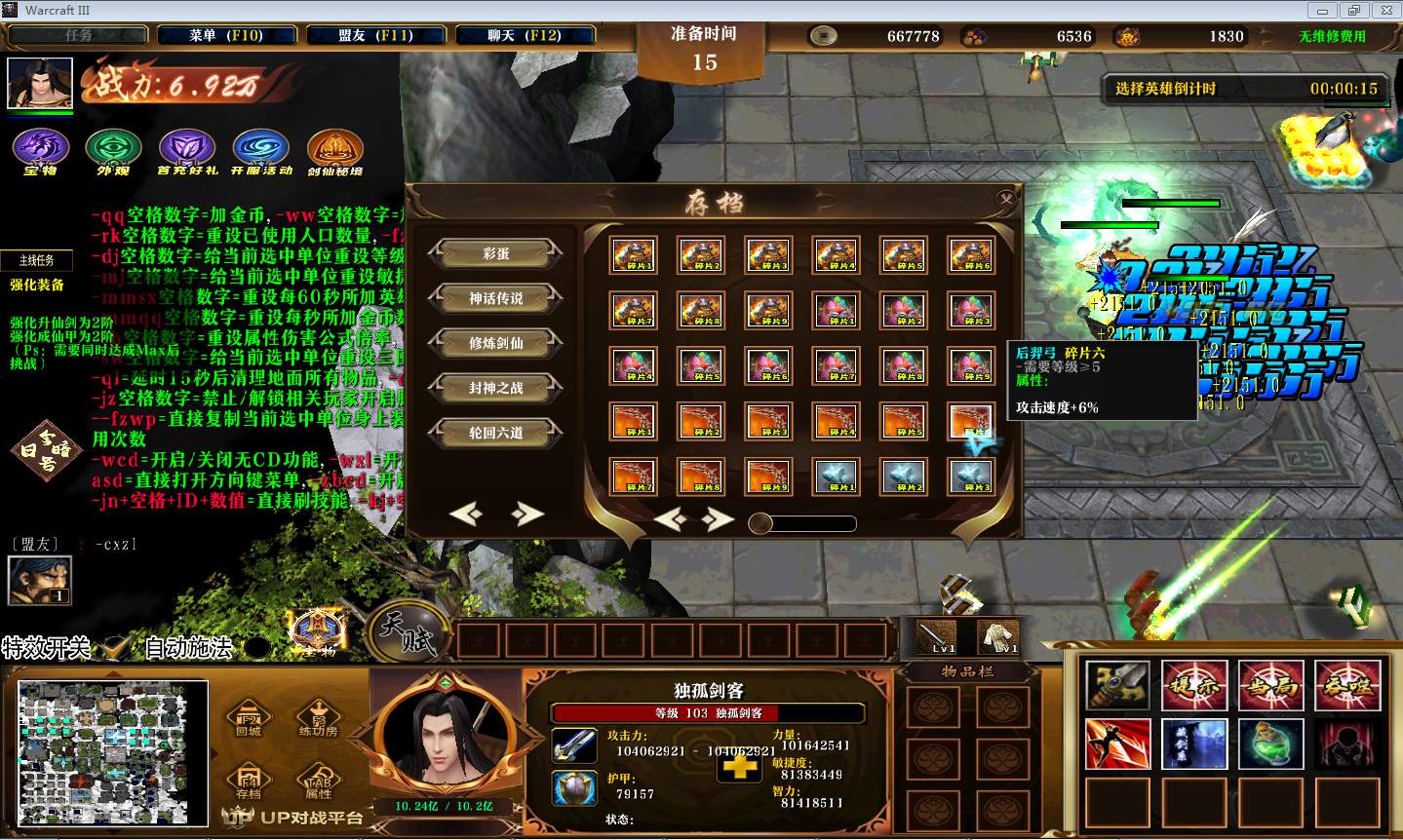Close the Warcraft III window
Screen dimensions: 1403x840
point(1384,10)
